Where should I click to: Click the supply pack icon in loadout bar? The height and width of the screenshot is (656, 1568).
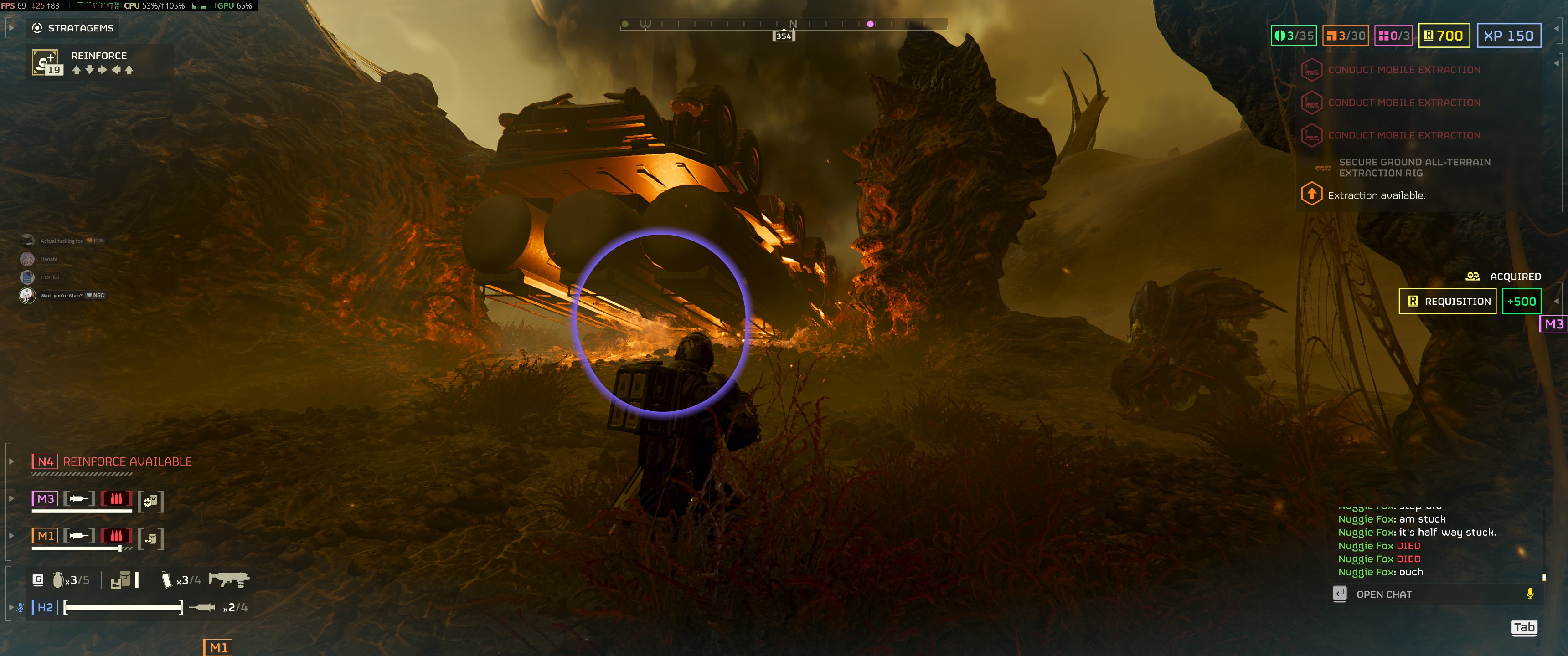click(121, 580)
